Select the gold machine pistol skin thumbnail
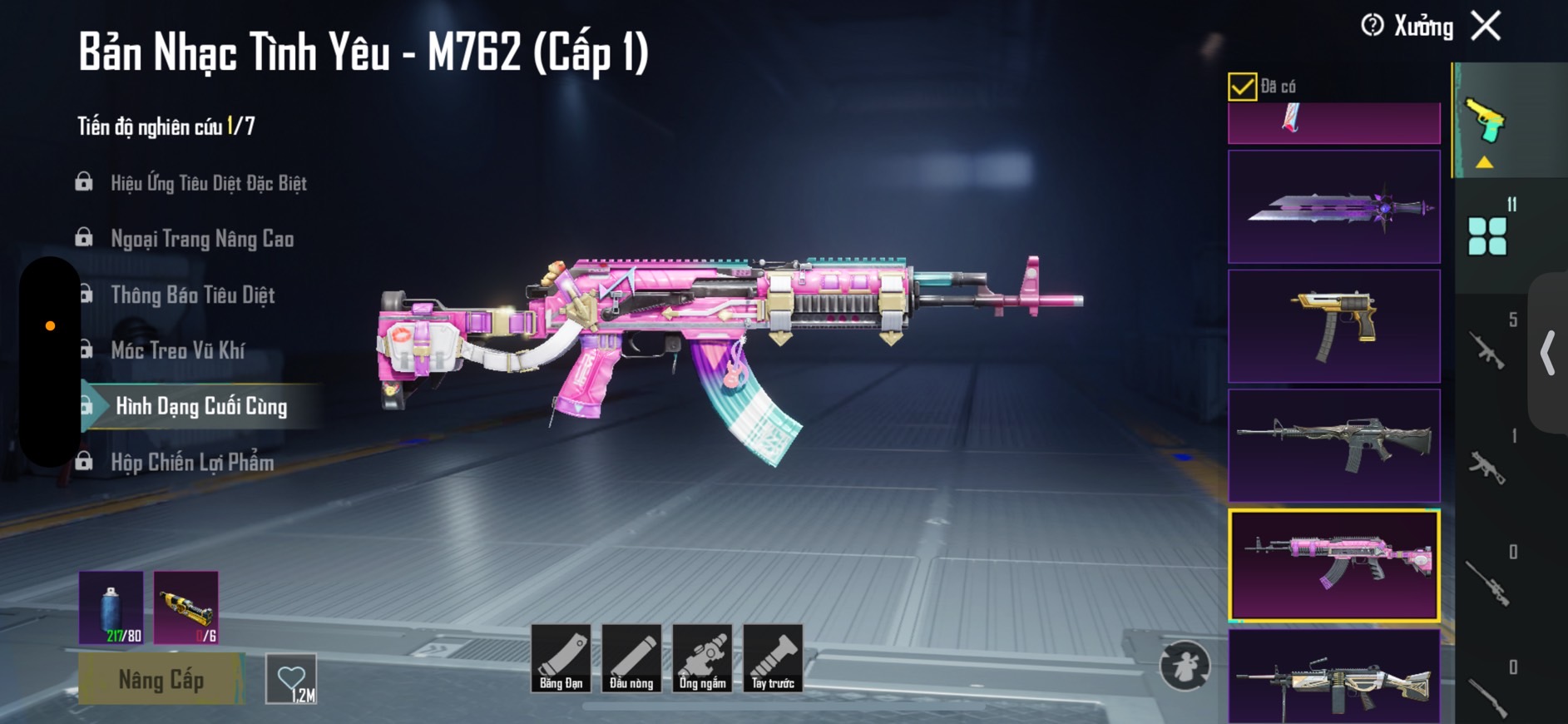The image size is (1568, 724). (1333, 326)
